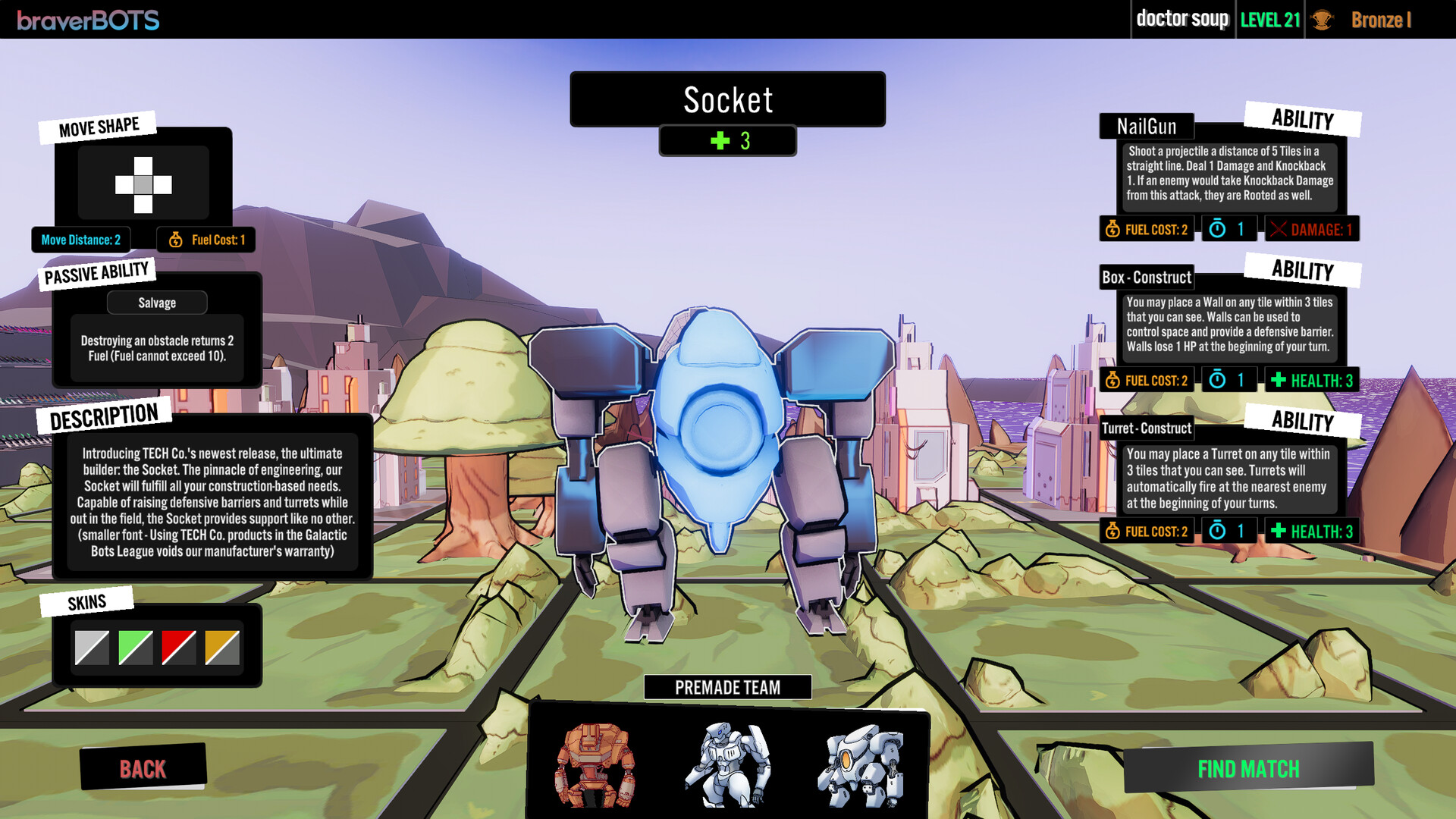Click the Damage: 1 indicator on NailGun
The height and width of the screenshot is (819, 1456).
click(1311, 229)
